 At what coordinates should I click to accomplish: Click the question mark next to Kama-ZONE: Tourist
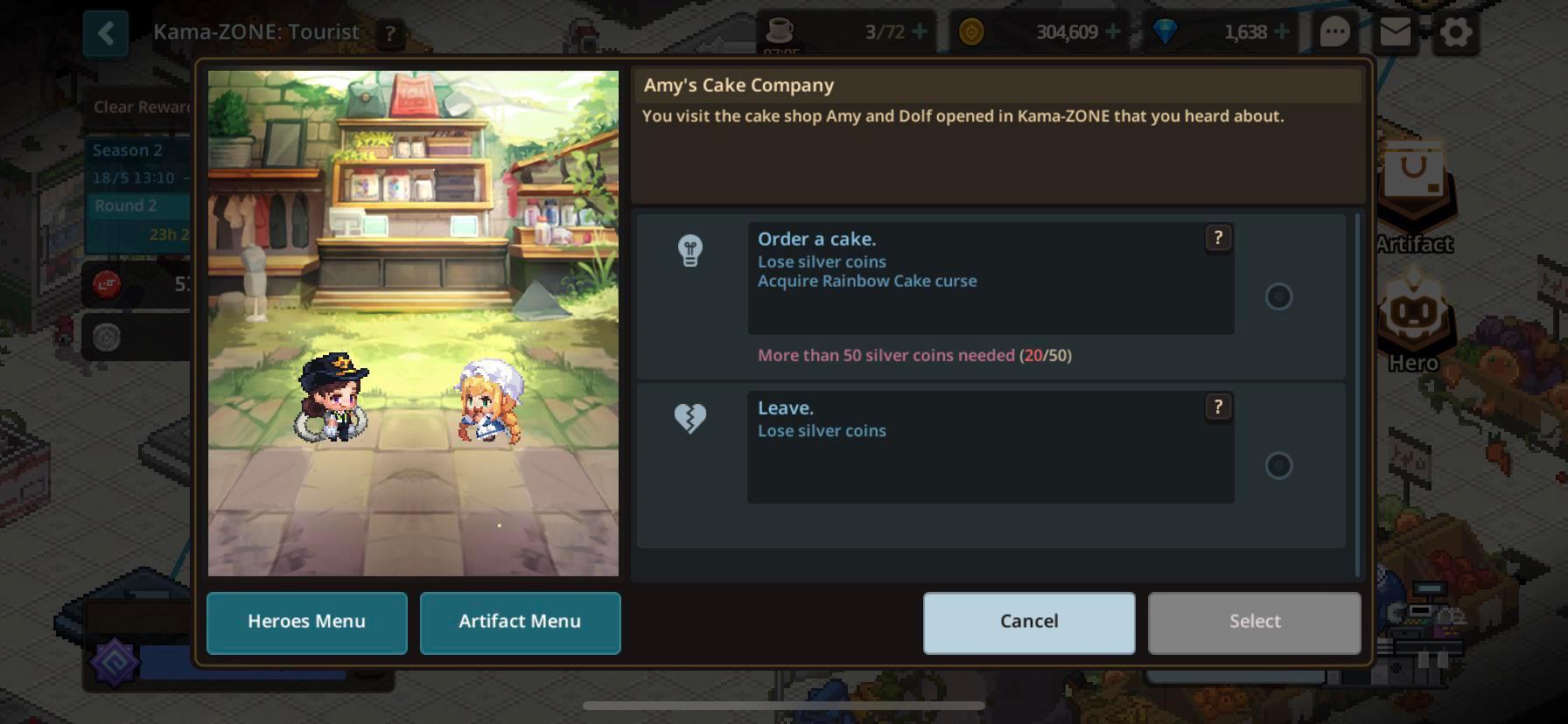[388, 32]
